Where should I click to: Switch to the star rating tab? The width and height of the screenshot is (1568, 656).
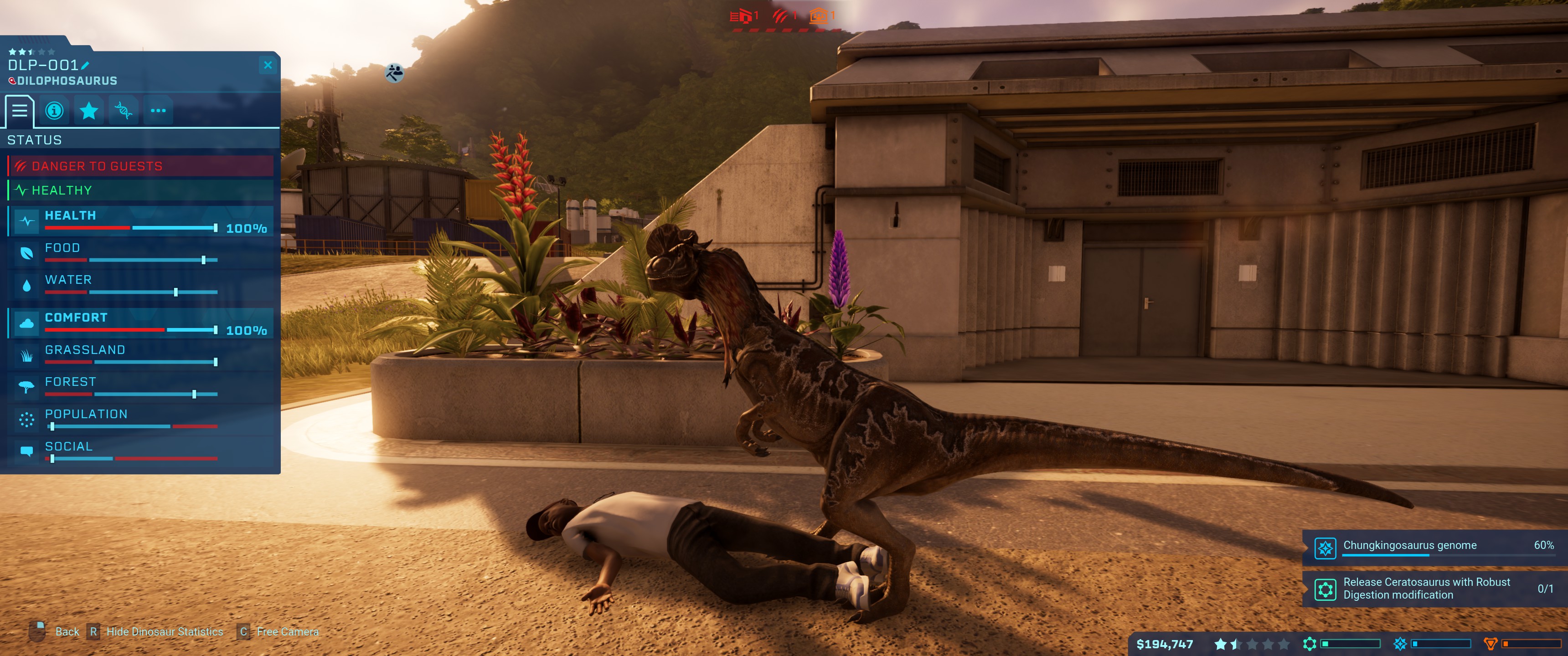pos(89,111)
